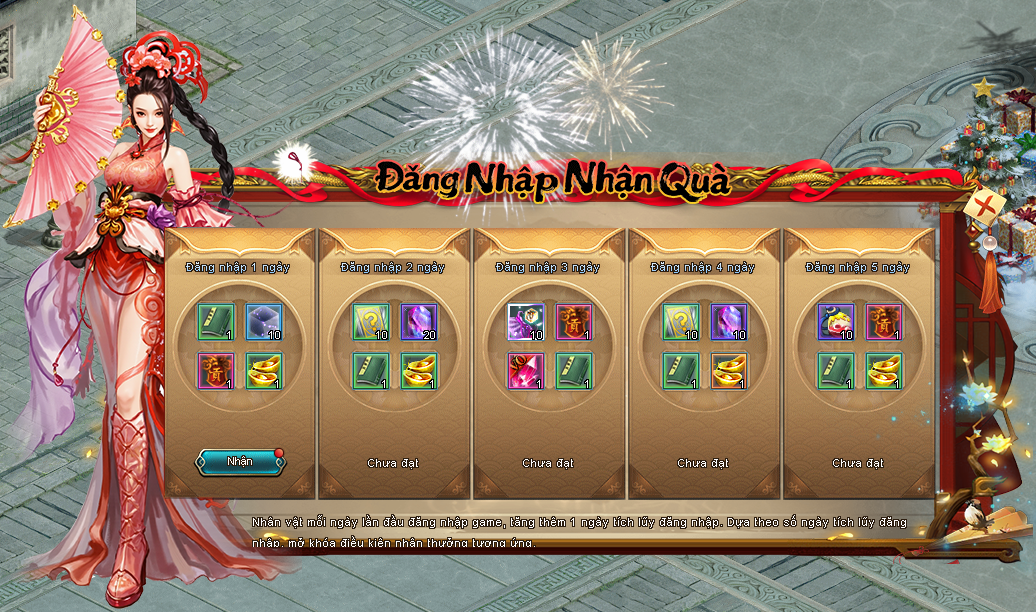Claim the day 1 reward with Nhận

240,462
